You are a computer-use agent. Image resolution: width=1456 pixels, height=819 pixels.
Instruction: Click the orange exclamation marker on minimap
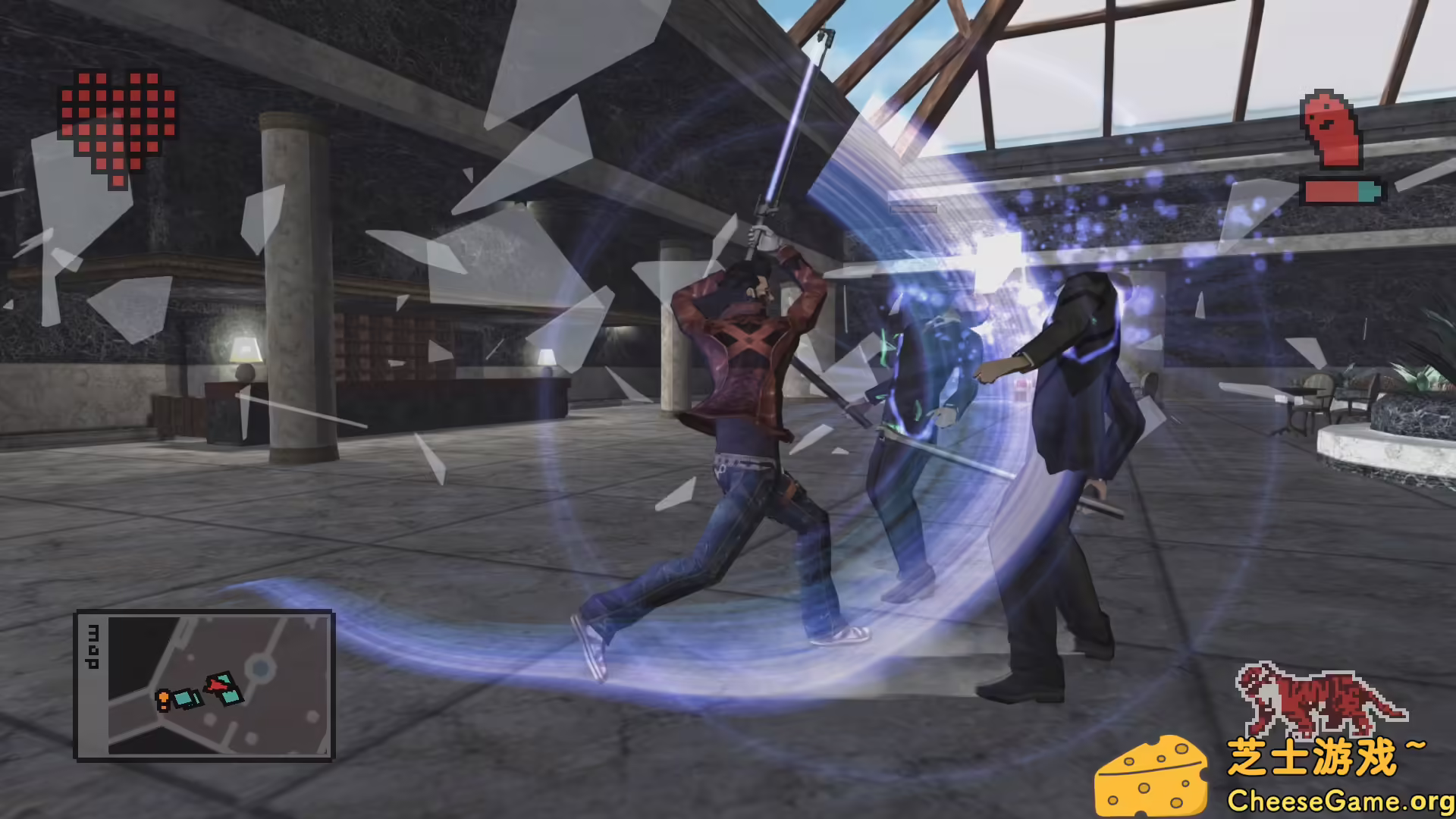[164, 699]
